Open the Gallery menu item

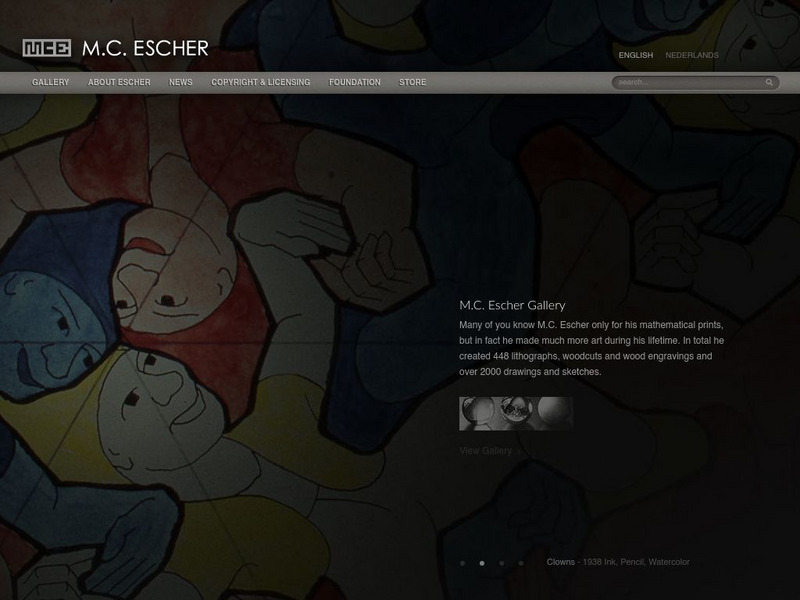(x=50, y=82)
